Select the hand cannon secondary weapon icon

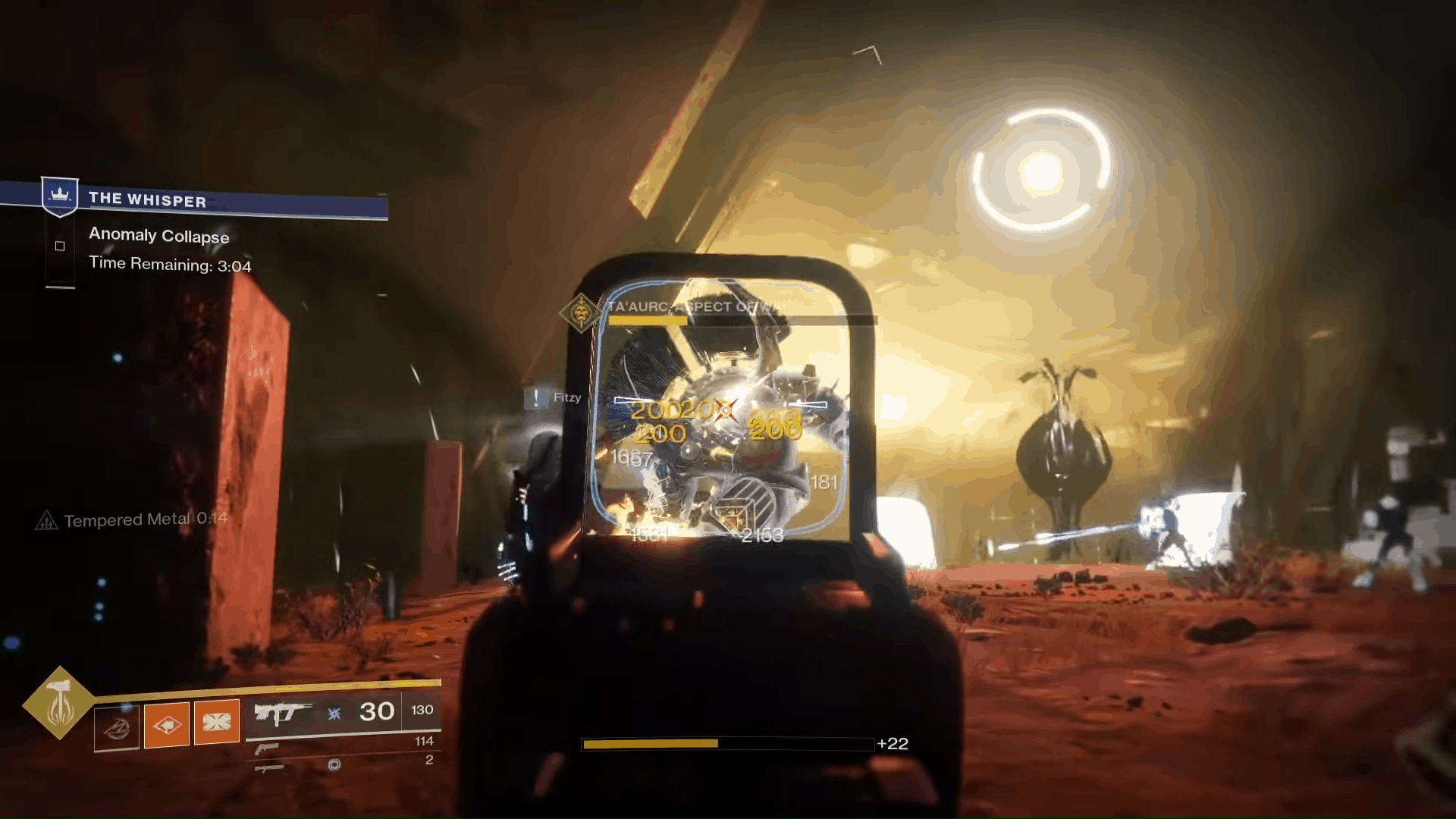268,750
